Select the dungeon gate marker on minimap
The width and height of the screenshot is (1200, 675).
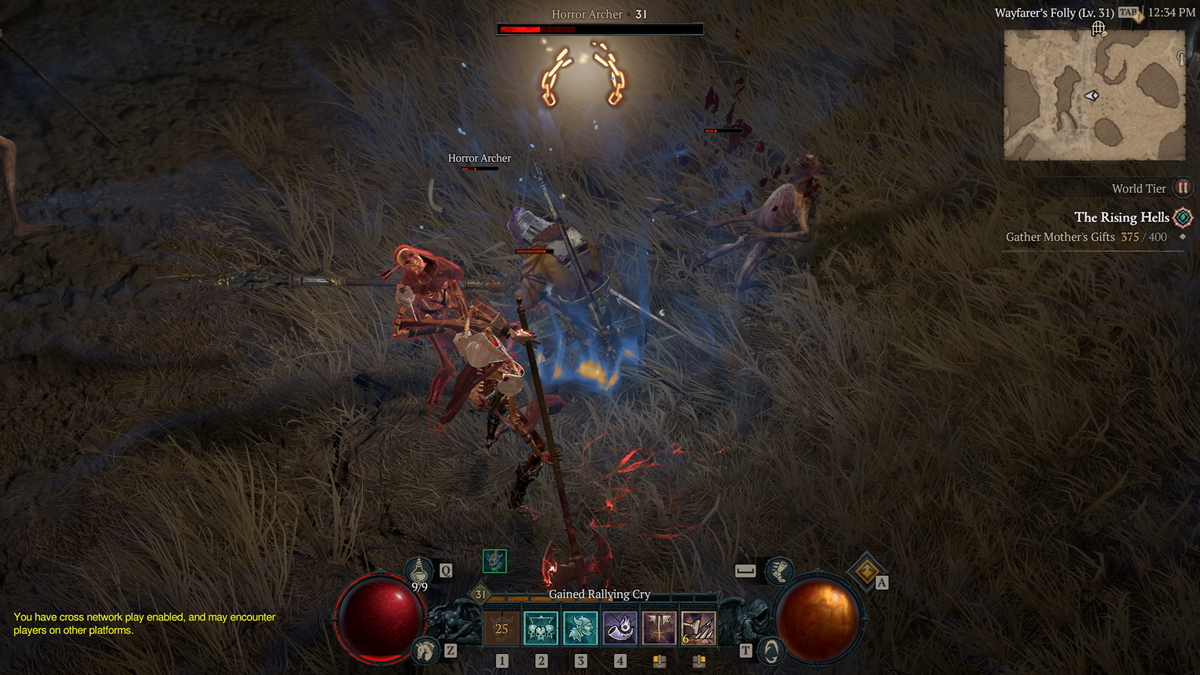pos(1098,29)
